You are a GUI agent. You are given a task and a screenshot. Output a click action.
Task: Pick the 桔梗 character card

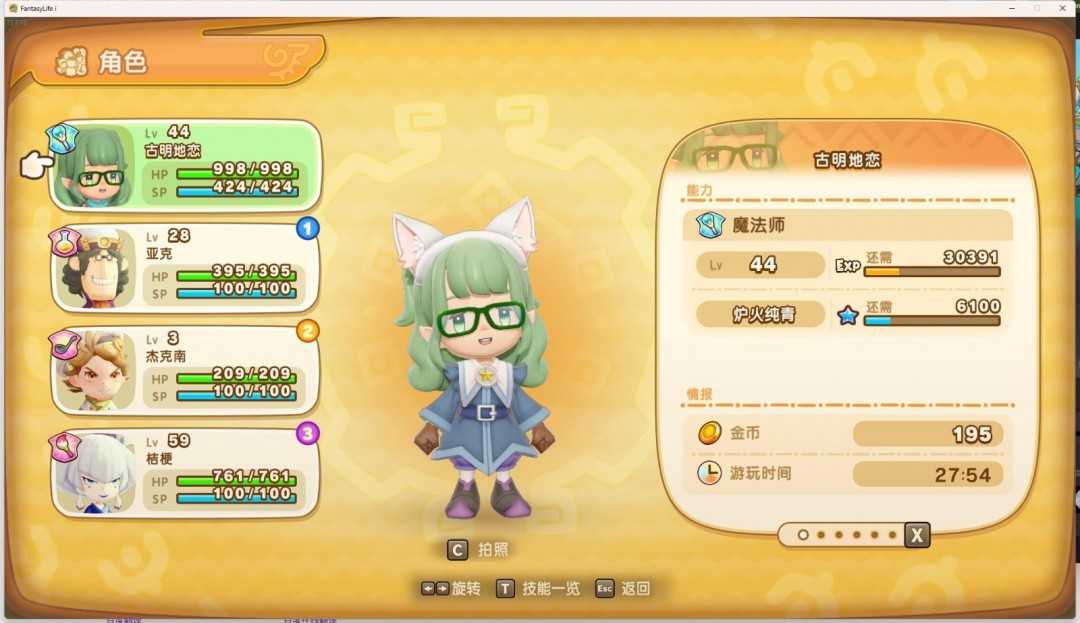pos(185,473)
